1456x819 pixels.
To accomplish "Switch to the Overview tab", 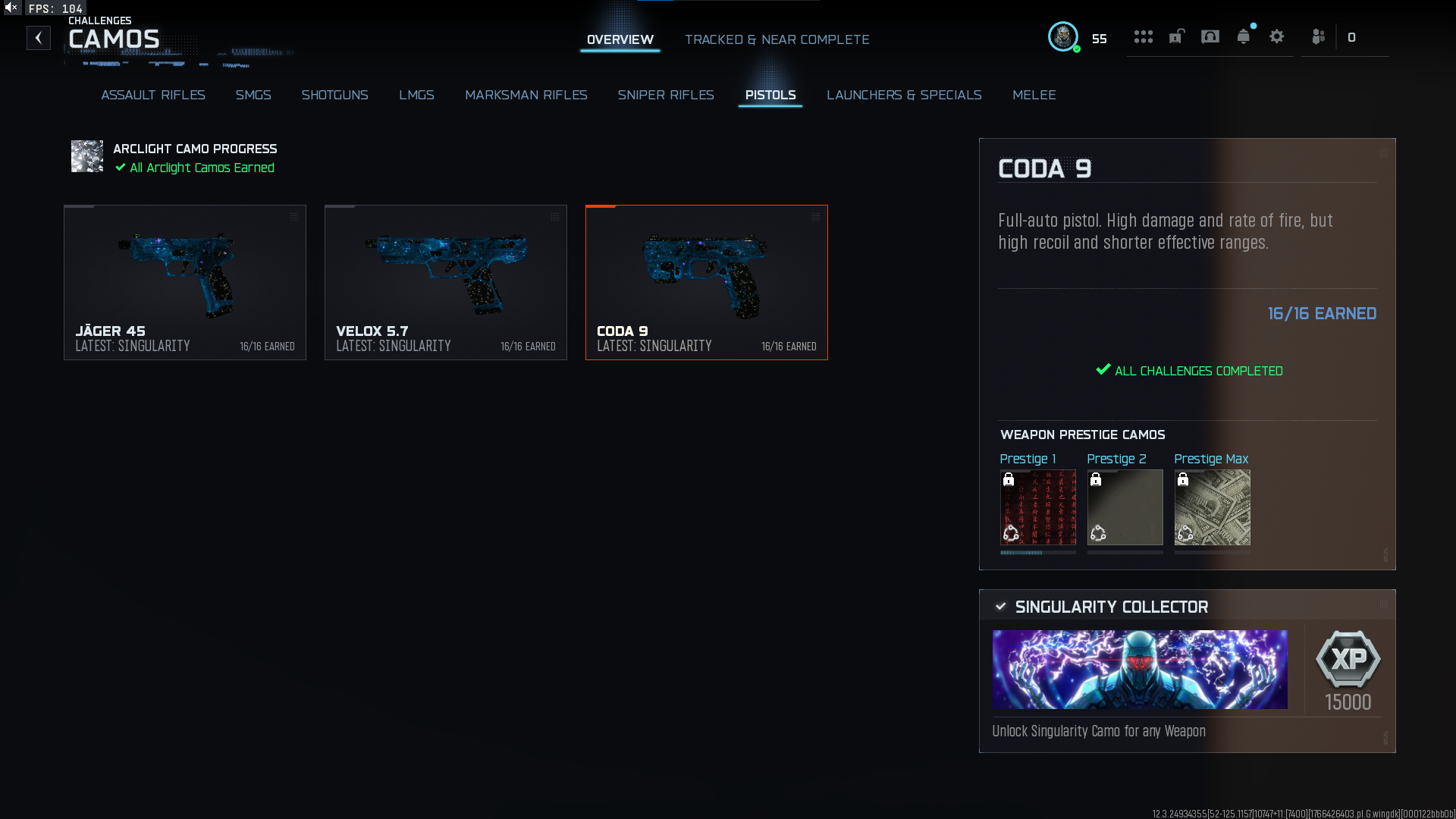I will click(x=620, y=39).
